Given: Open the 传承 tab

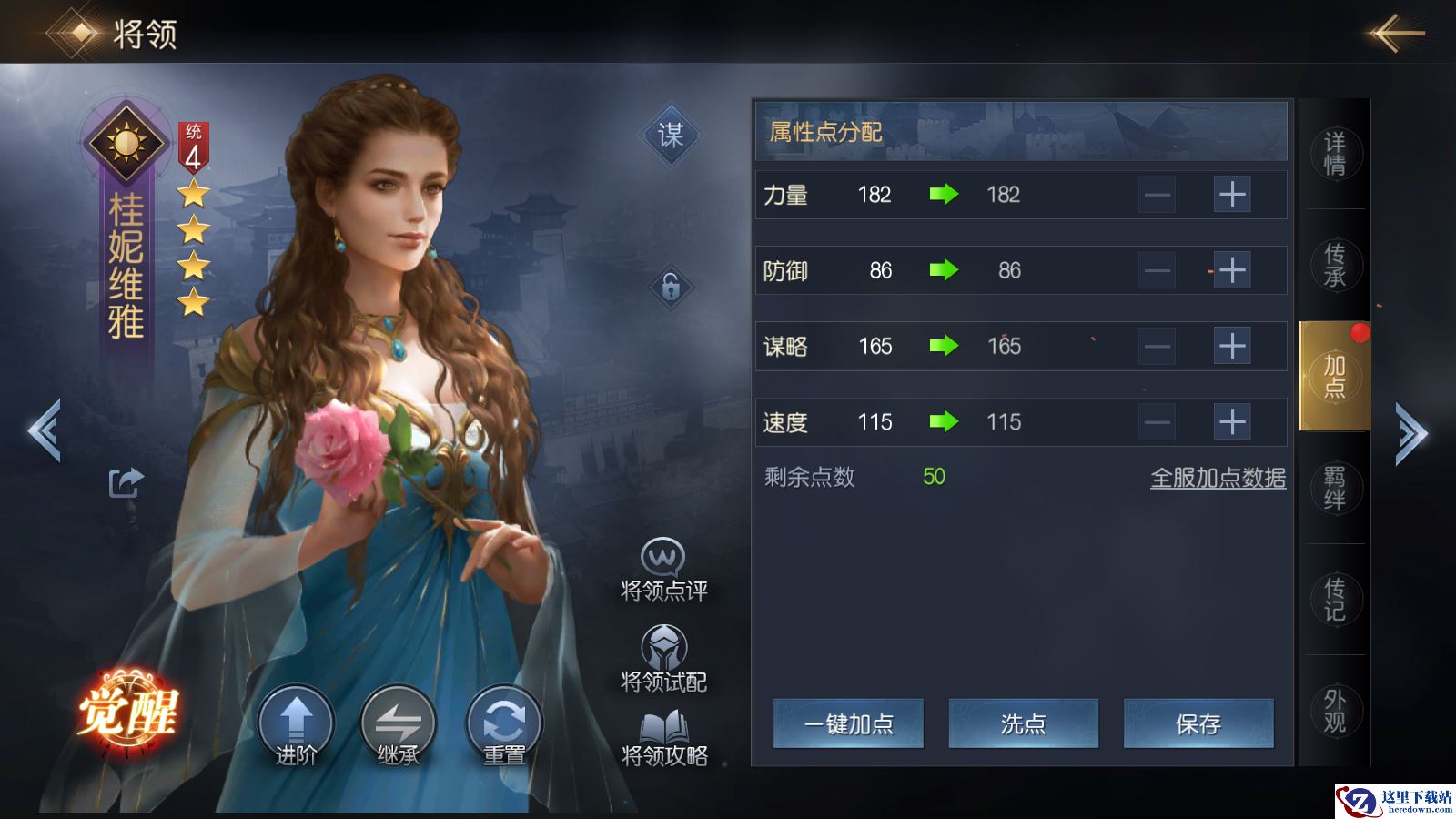Looking at the screenshot, I should point(1334,265).
